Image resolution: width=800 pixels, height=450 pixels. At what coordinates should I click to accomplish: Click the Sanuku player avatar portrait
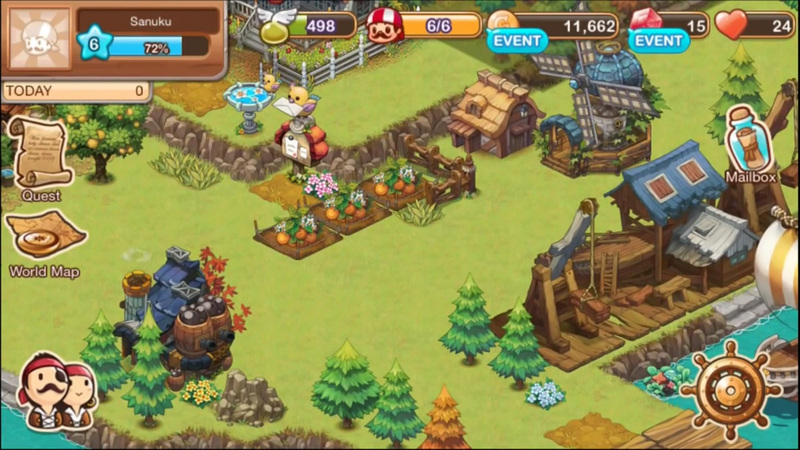[38, 38]
